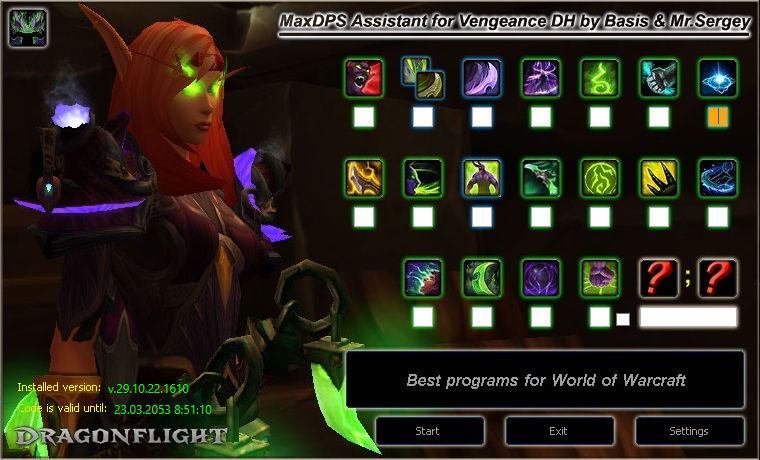Toggle the orange checkbox under the blue crystal

[717, 117]
